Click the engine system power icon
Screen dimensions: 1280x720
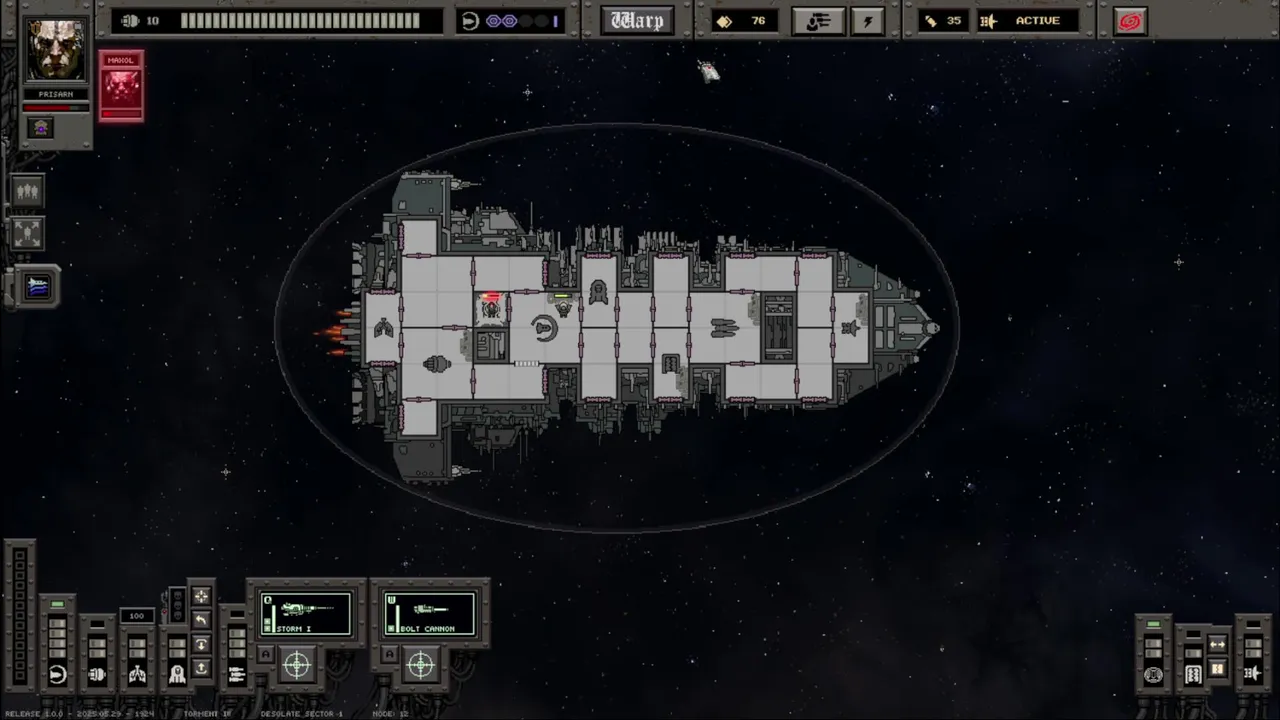pyautogui.click(x=97, y=675)
